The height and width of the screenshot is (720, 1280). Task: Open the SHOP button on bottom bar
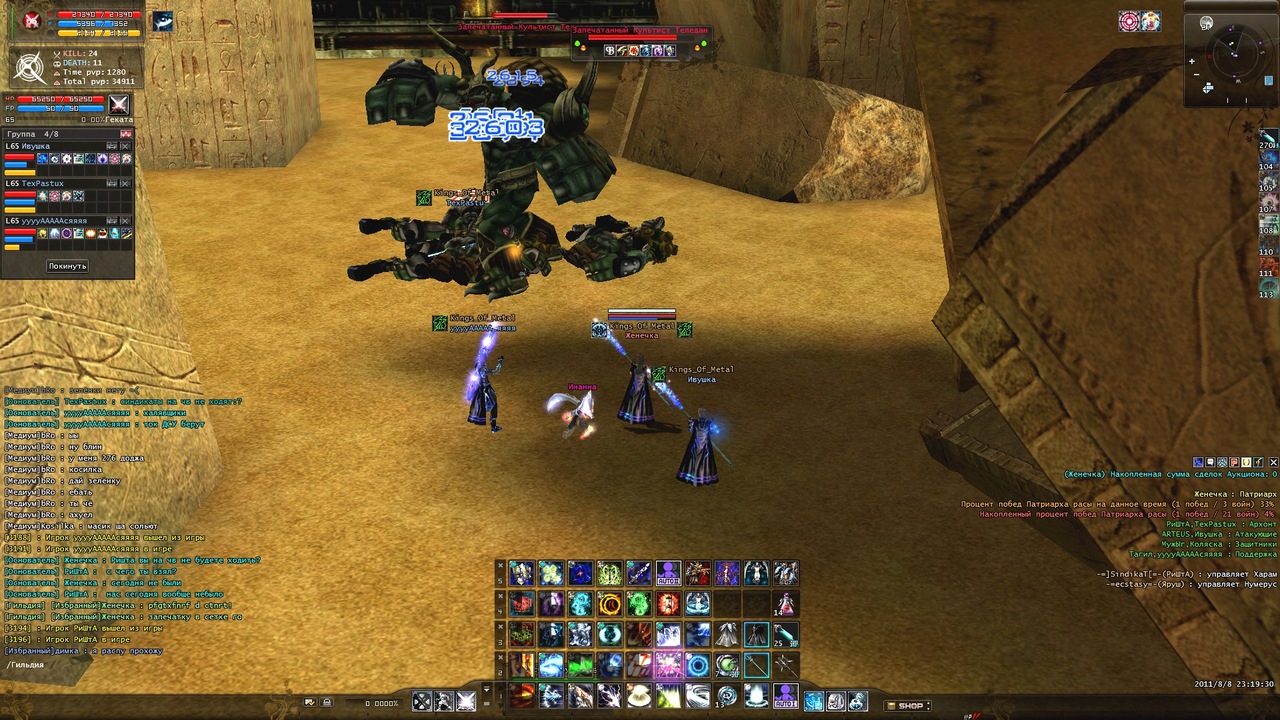click(x=907, y=705)
